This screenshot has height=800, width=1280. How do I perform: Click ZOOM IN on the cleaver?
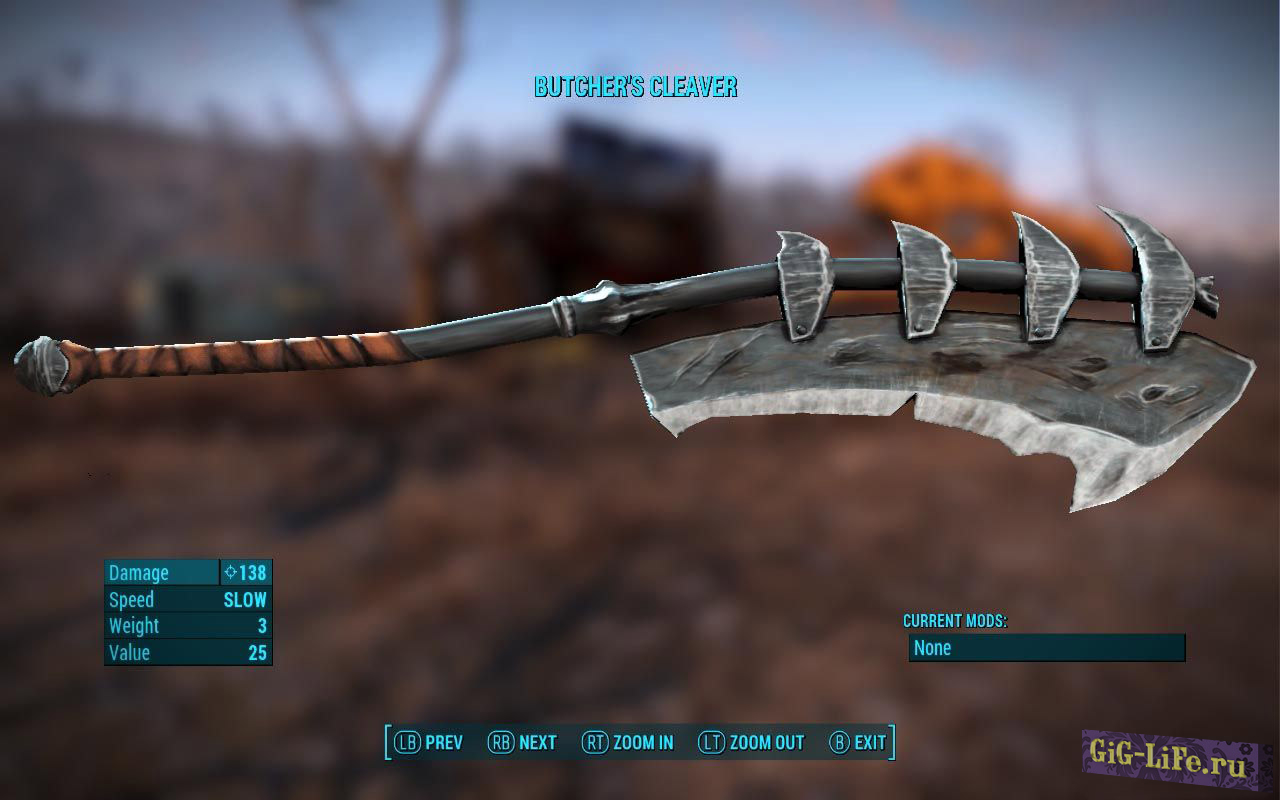tap(629, 742)
